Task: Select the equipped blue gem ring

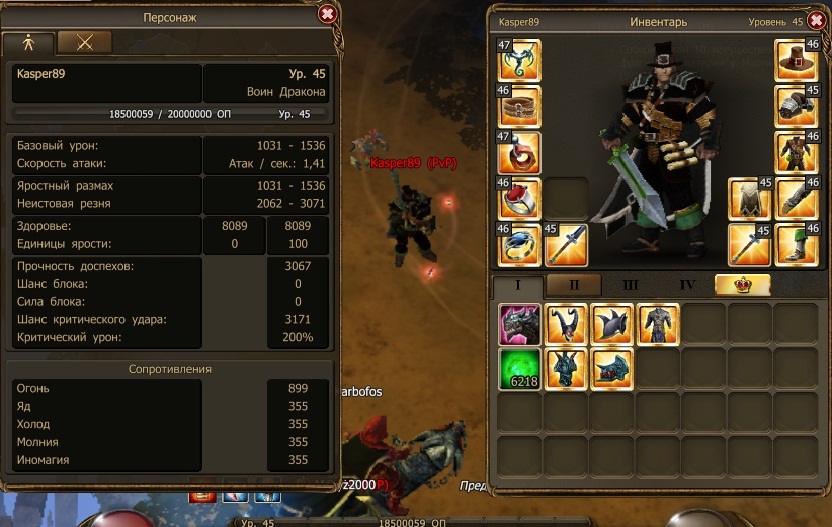Action: tap(519, 244)
